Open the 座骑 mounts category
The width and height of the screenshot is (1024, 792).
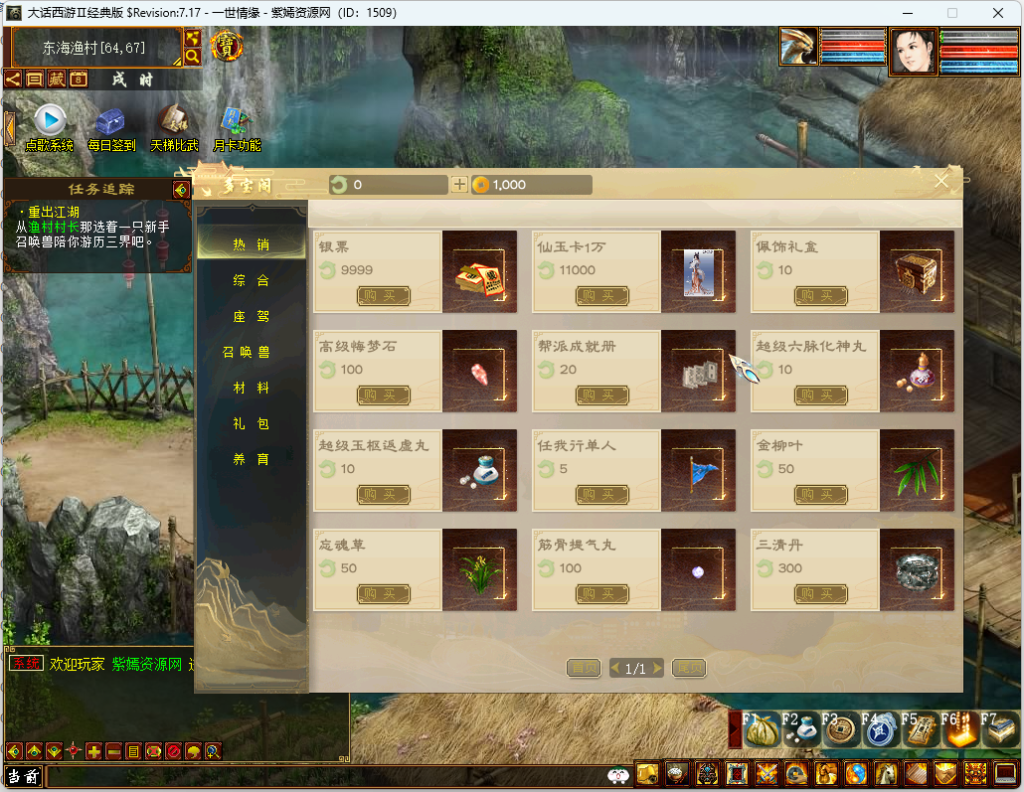(x=251, y=317)
